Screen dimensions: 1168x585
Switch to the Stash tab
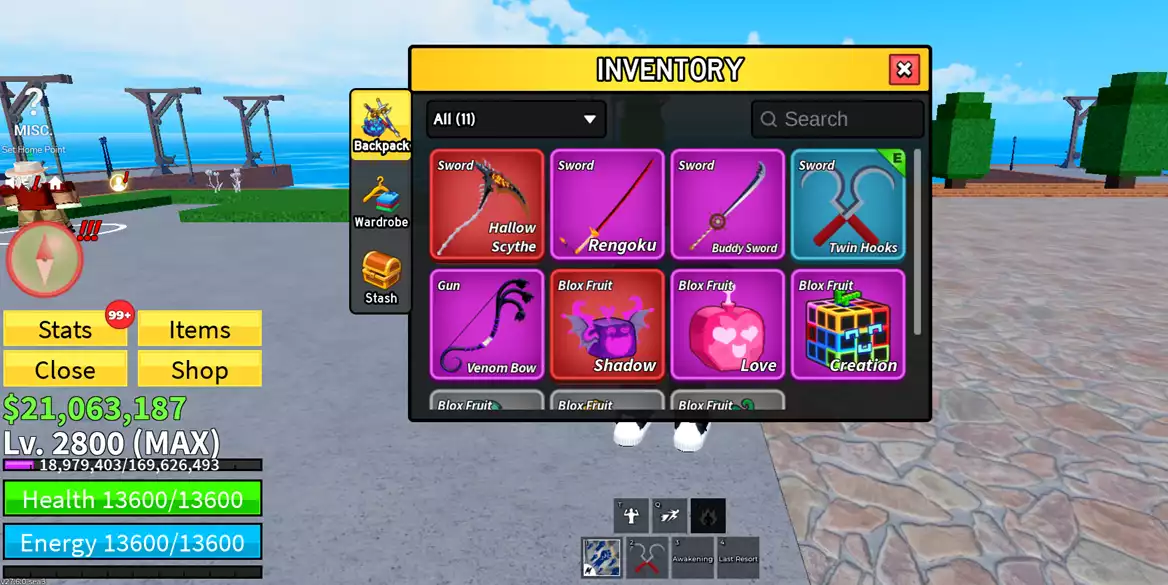point(381,278)
